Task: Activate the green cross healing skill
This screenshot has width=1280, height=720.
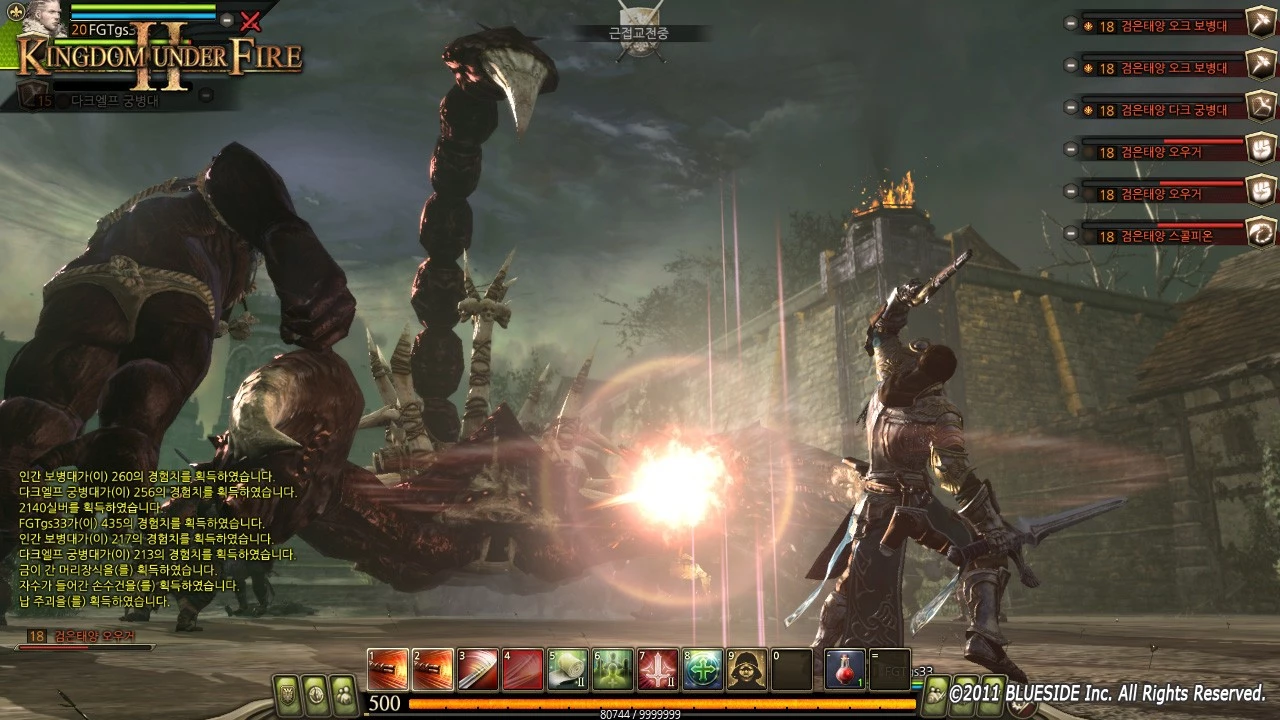Action: 702,669
